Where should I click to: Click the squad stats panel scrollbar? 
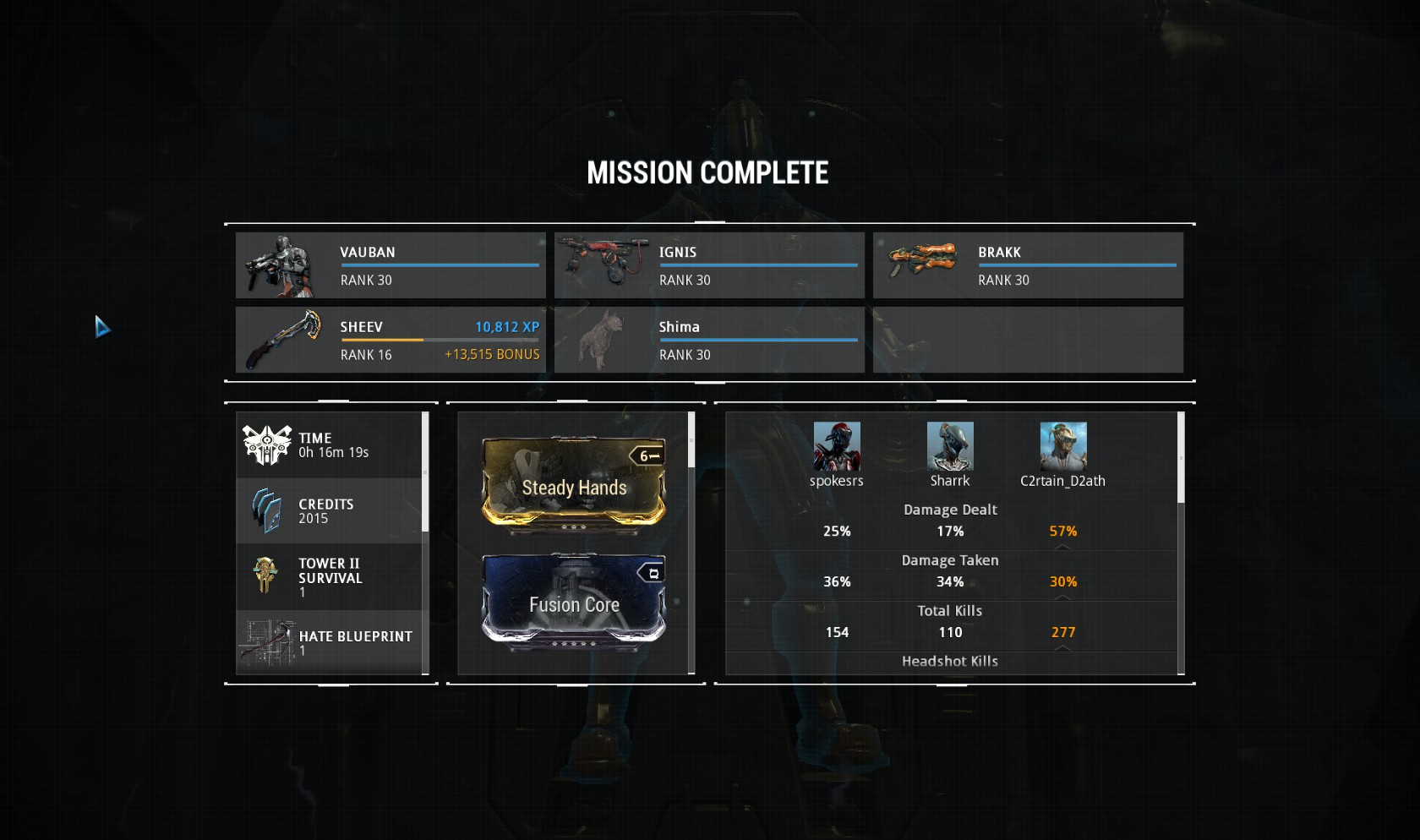coord(1181,458)
